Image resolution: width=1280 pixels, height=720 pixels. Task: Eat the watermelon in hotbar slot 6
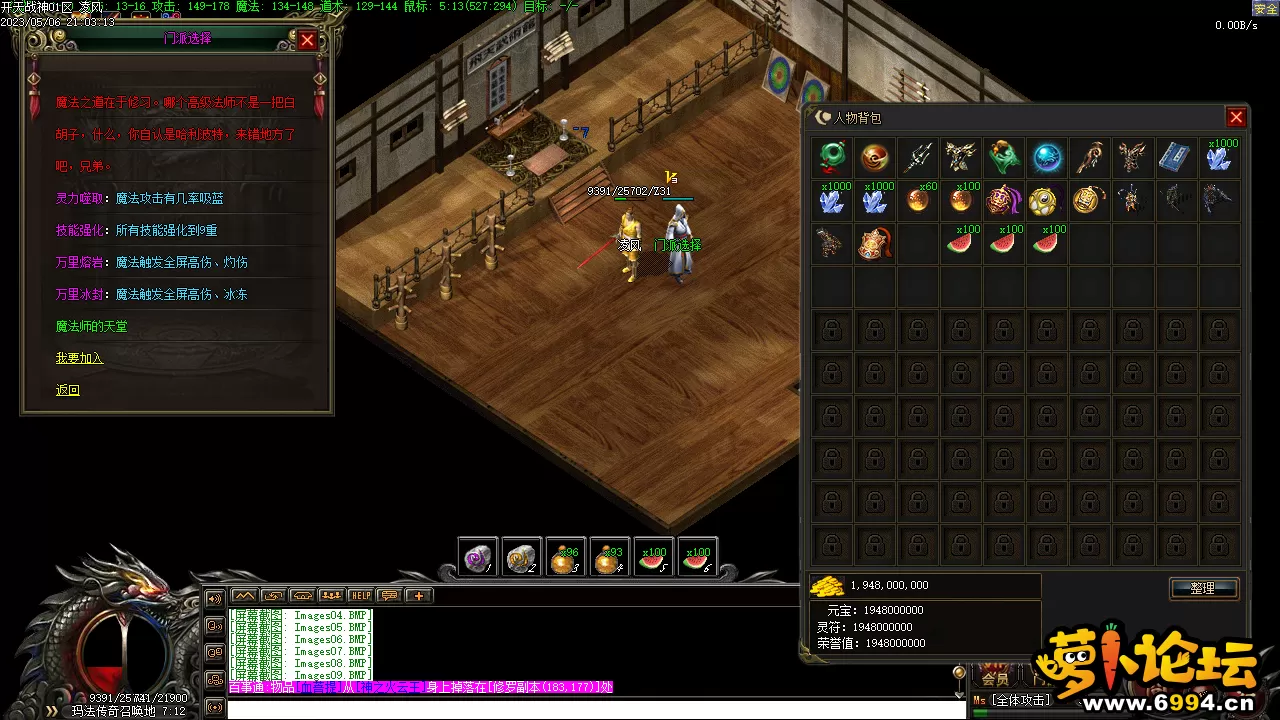(697, 558)
